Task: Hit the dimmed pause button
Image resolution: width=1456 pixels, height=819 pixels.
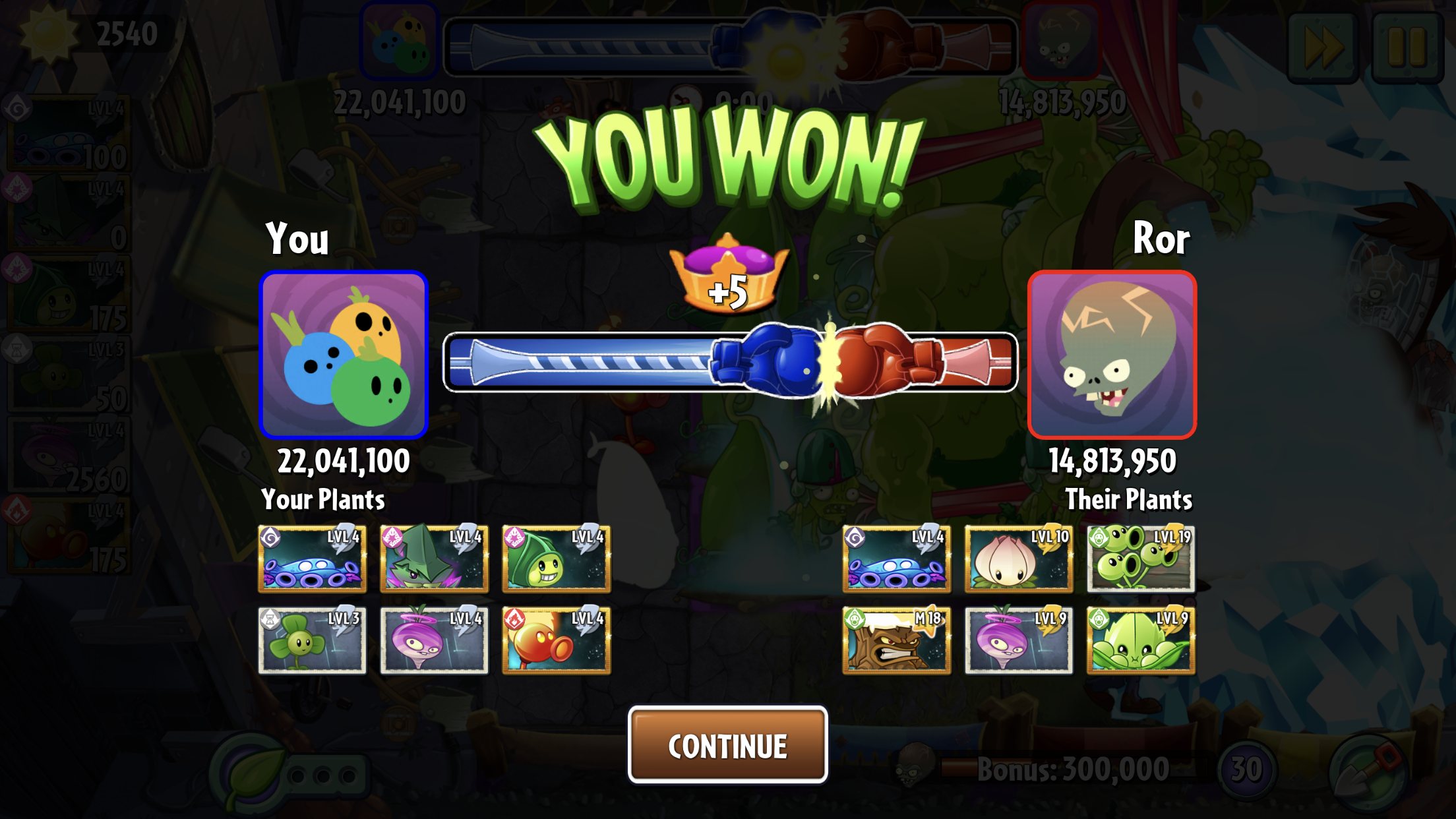Action: [1407, 46]
